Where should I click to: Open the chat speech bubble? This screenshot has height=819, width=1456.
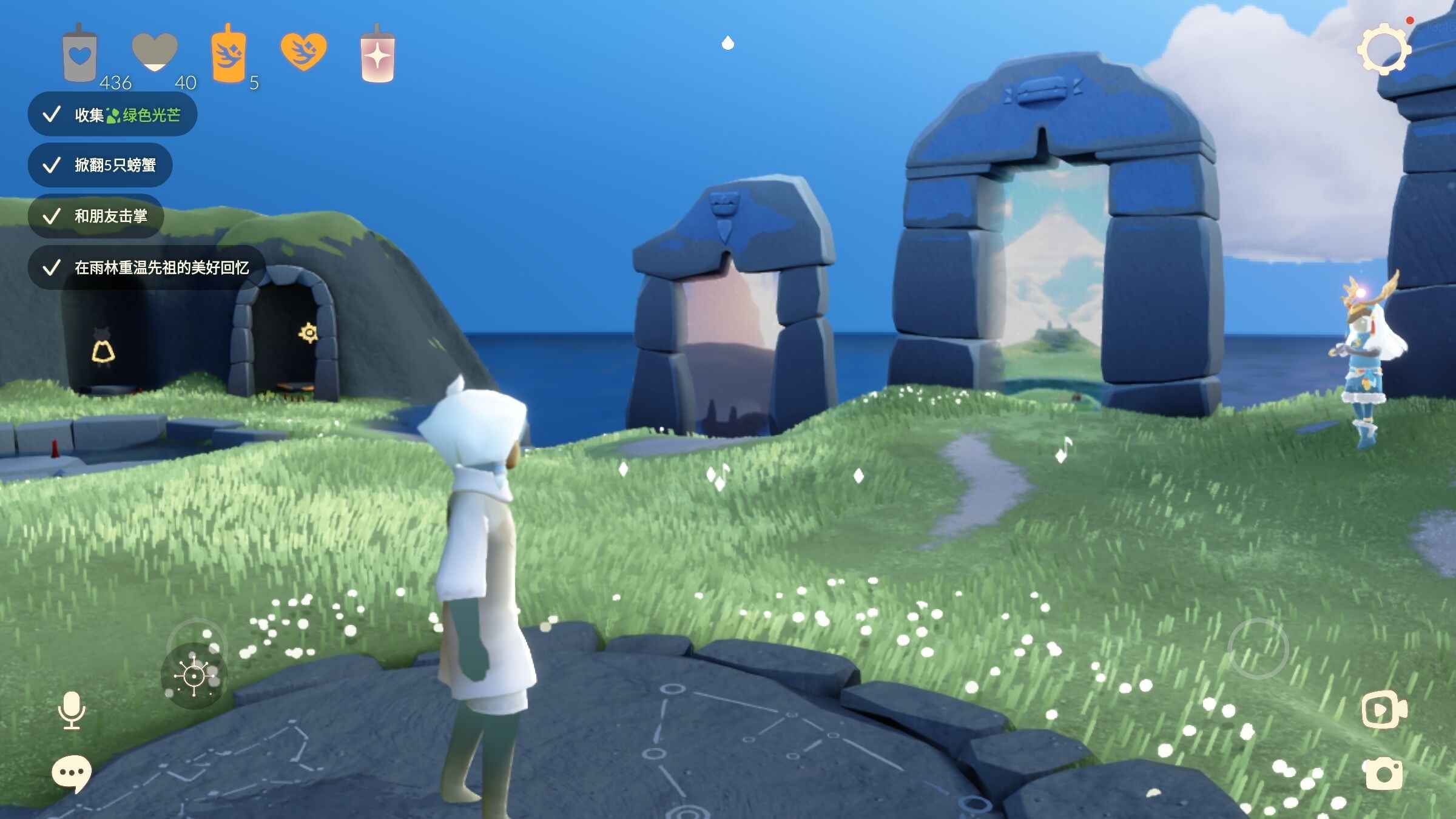tap(72, 773)
